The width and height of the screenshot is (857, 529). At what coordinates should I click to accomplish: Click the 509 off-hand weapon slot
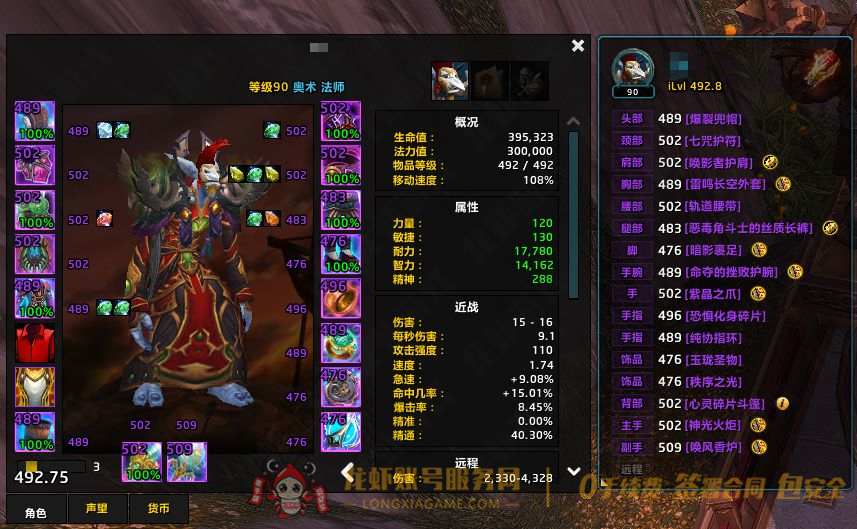[x=187, y=462]
